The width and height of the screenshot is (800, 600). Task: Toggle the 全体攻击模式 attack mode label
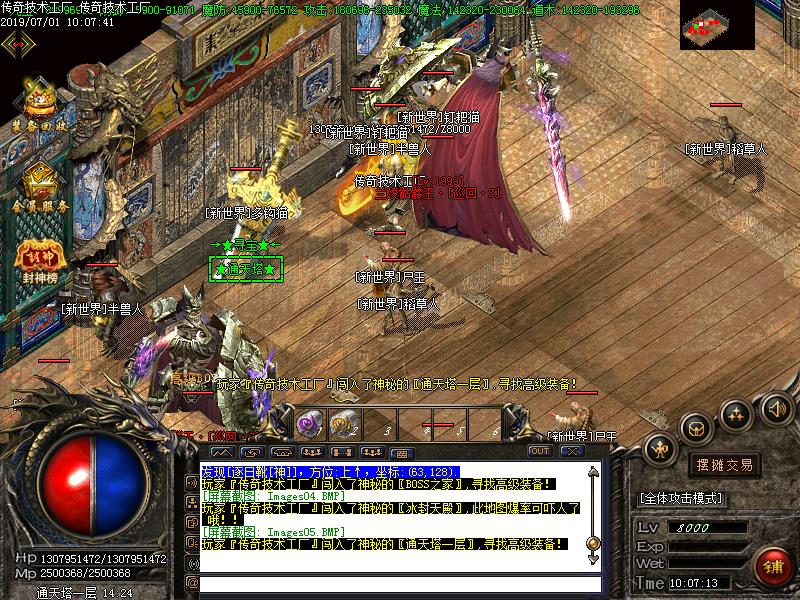click(x=681, y=498)
